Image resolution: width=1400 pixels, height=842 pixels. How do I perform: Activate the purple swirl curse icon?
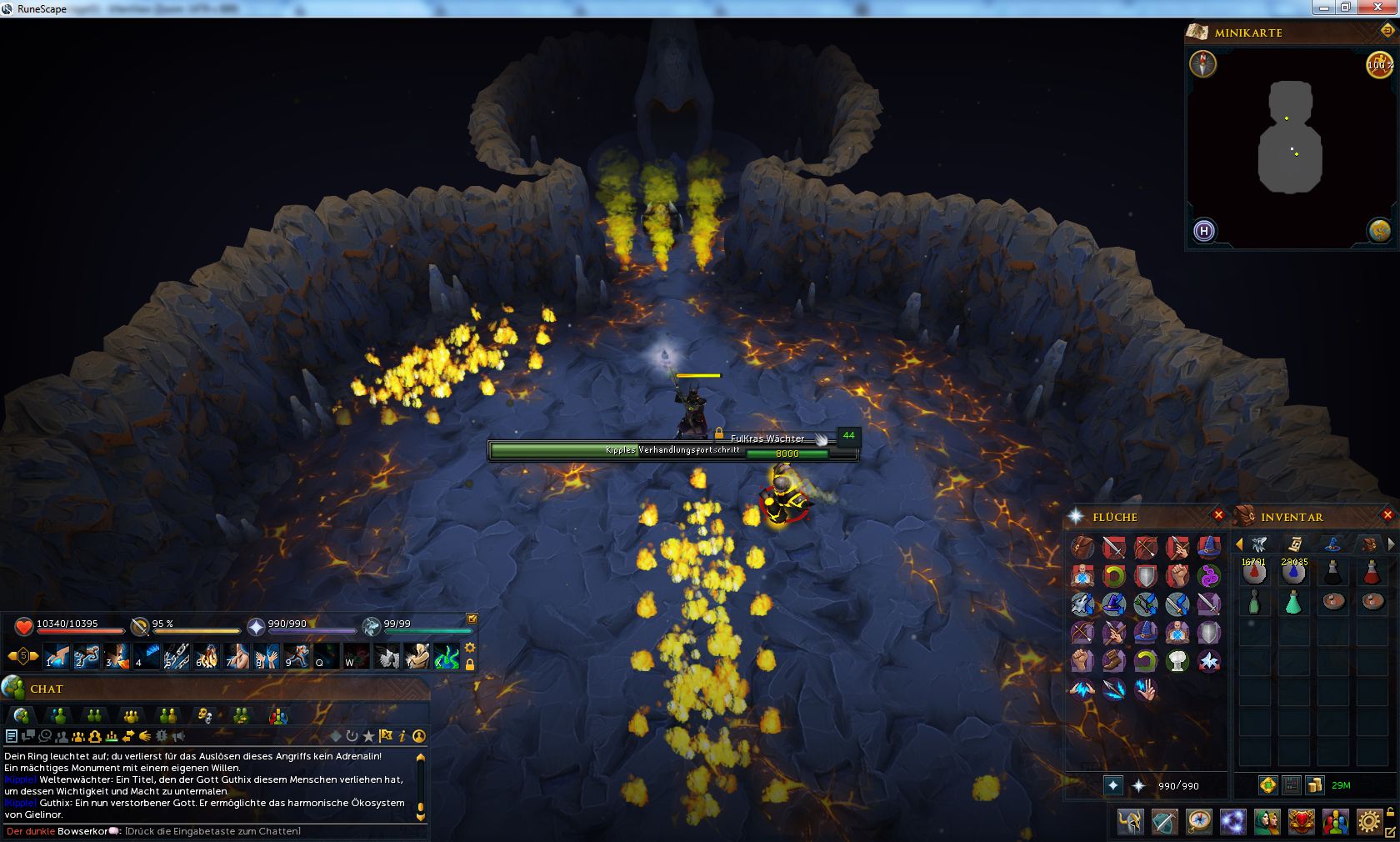tap(1208, 575)
